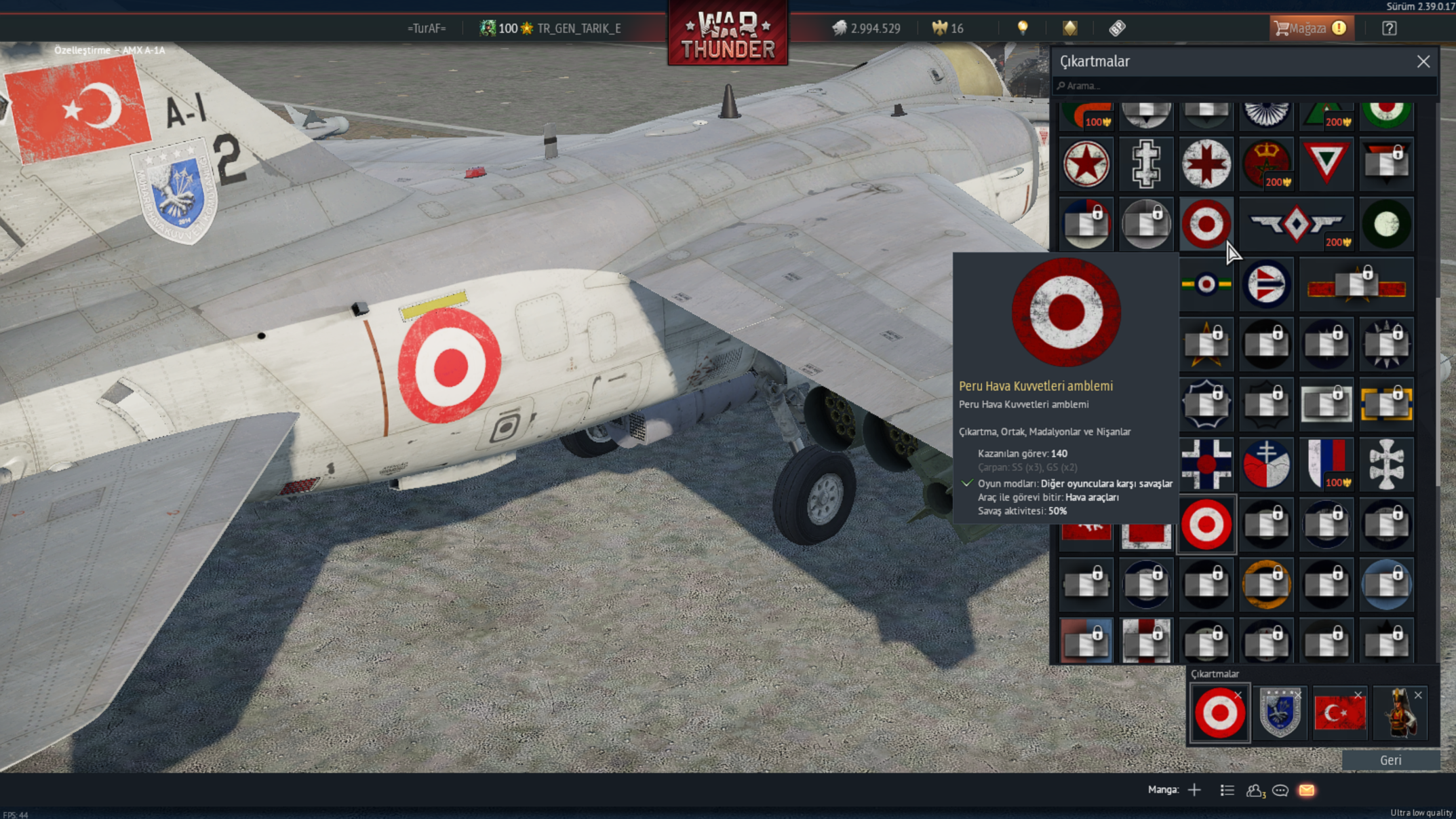Viewport: 1456px width, 819px height.
Task: Pick the winged diamond emblem decal
Action: click(x=1296, y=223)
